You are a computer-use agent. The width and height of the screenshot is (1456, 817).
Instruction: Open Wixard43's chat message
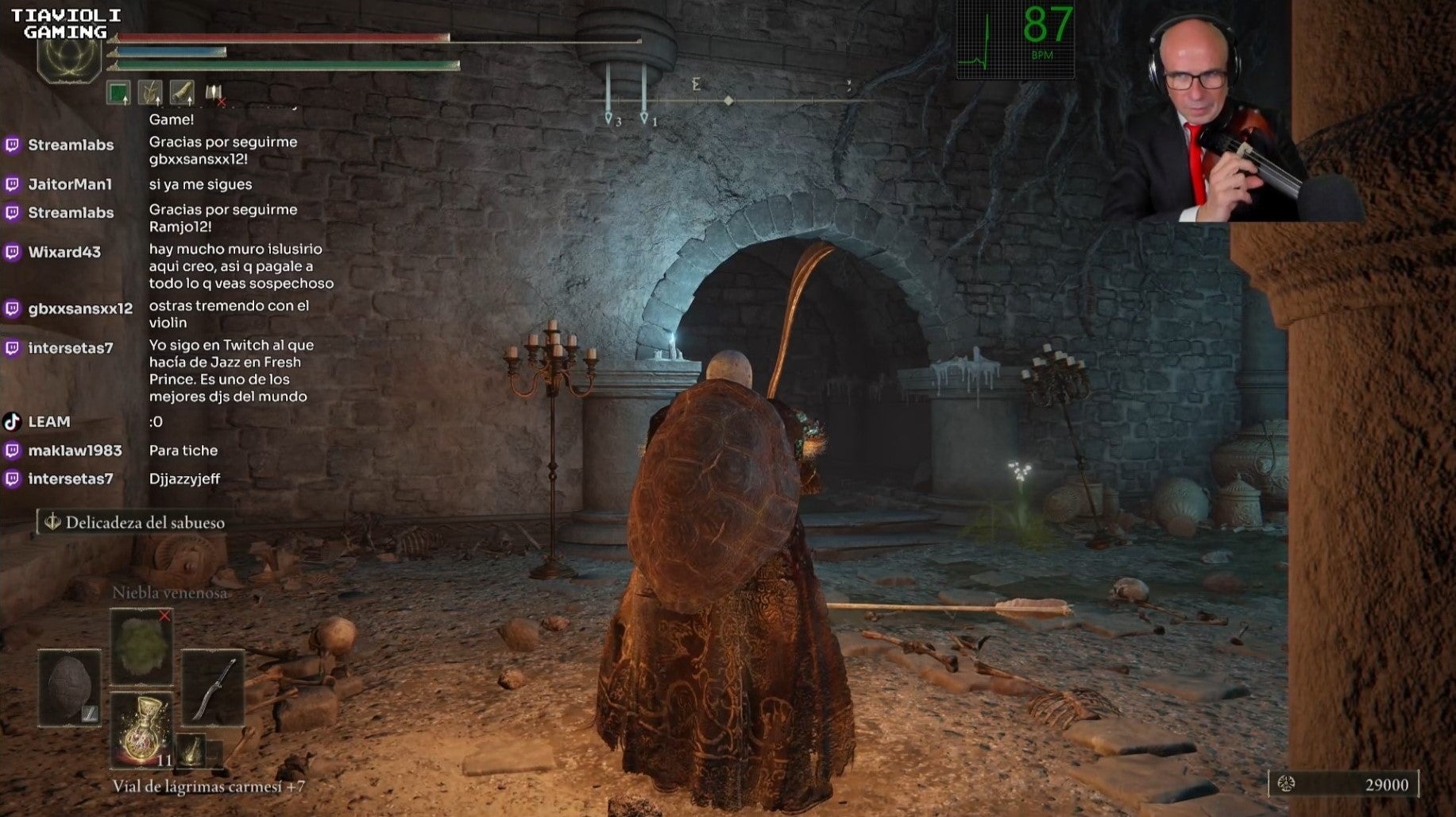pos(241,266)
